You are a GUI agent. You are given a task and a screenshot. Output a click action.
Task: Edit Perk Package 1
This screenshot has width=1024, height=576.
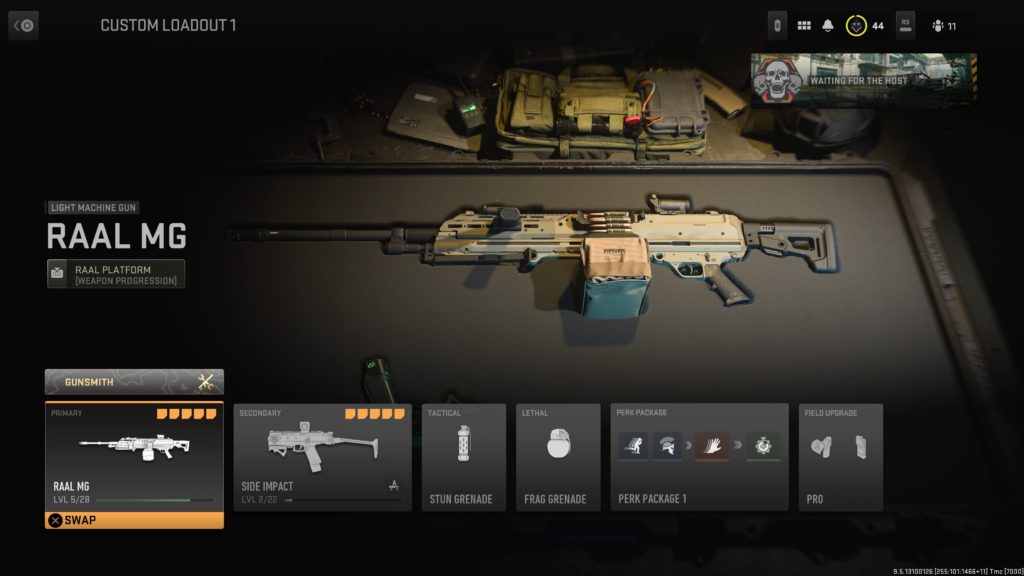(699, 457)
